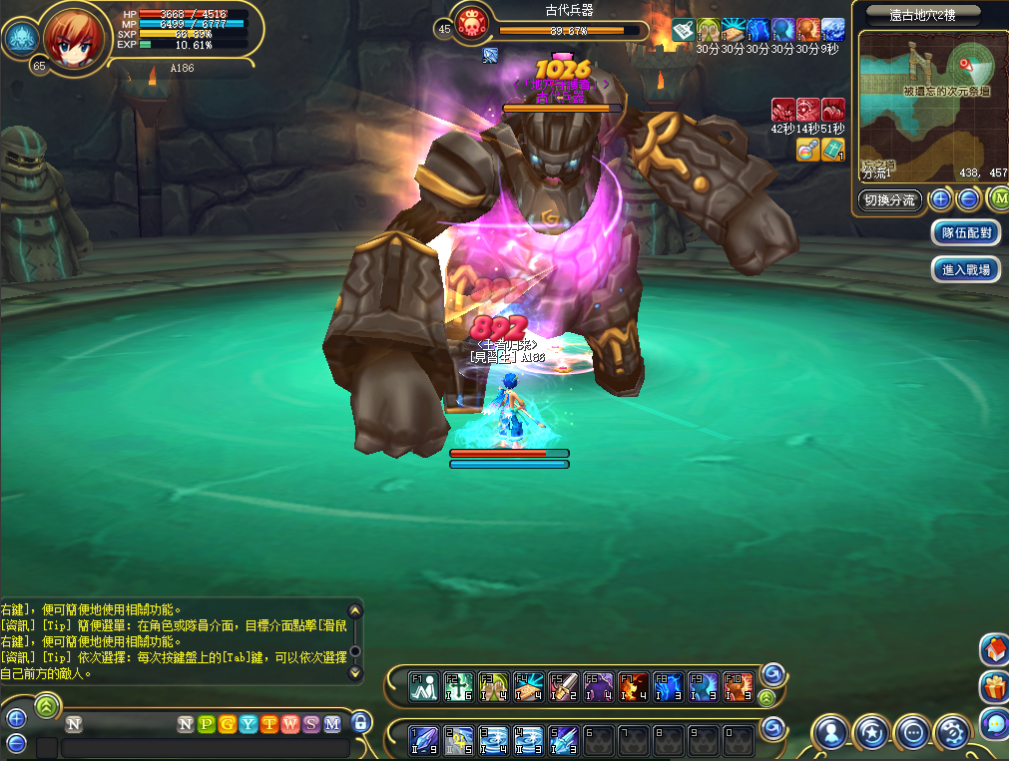Cast the F7 fire skill
The width and height of the screenshot is (1009, 761).
coord(634,686)
